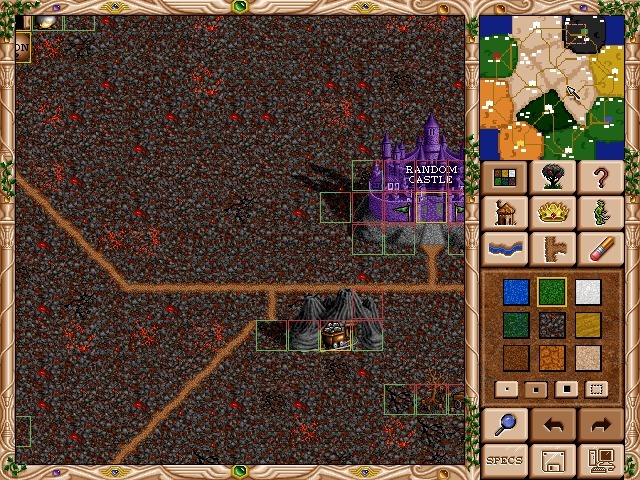This screenshot has width=640, height=480.
Task: Select the road drawing tool
Action: 552,247
